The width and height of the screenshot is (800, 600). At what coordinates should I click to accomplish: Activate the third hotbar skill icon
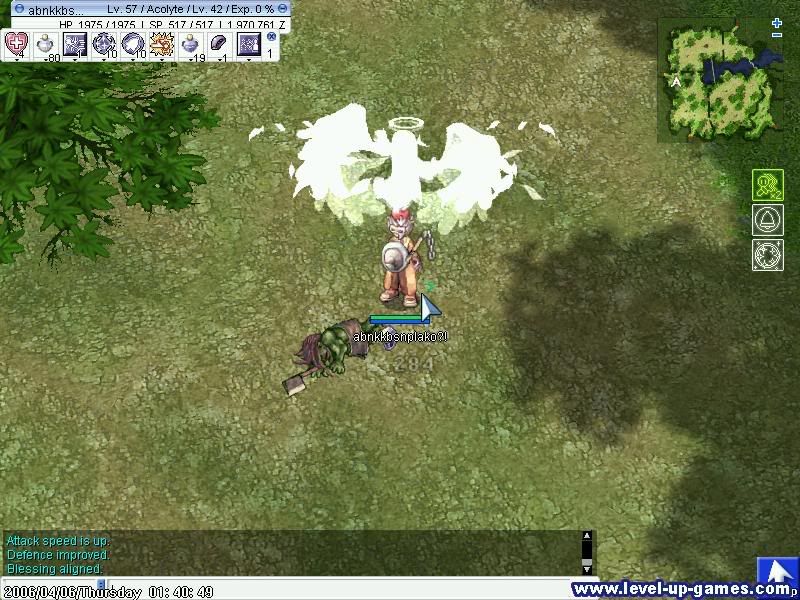click(x=75, y=44)
